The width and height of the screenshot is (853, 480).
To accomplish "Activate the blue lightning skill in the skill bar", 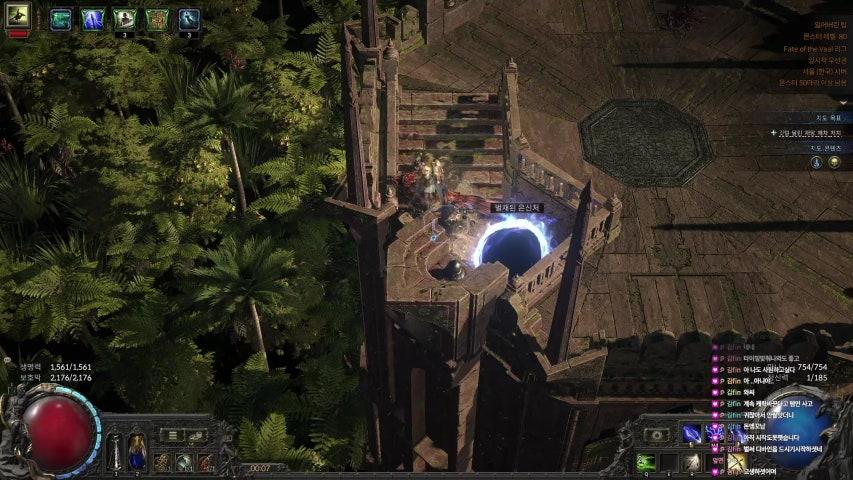I will click(x=690, y=433).
